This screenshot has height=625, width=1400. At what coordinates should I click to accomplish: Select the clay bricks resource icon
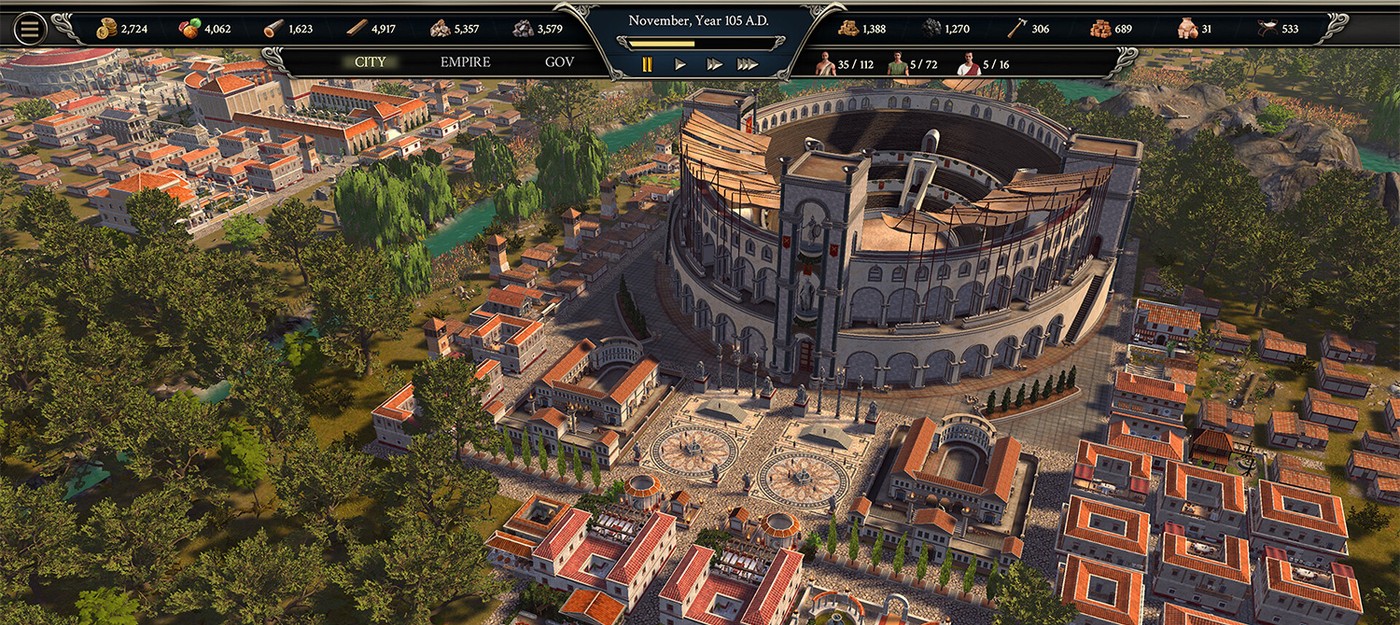tap(1100, 29)
